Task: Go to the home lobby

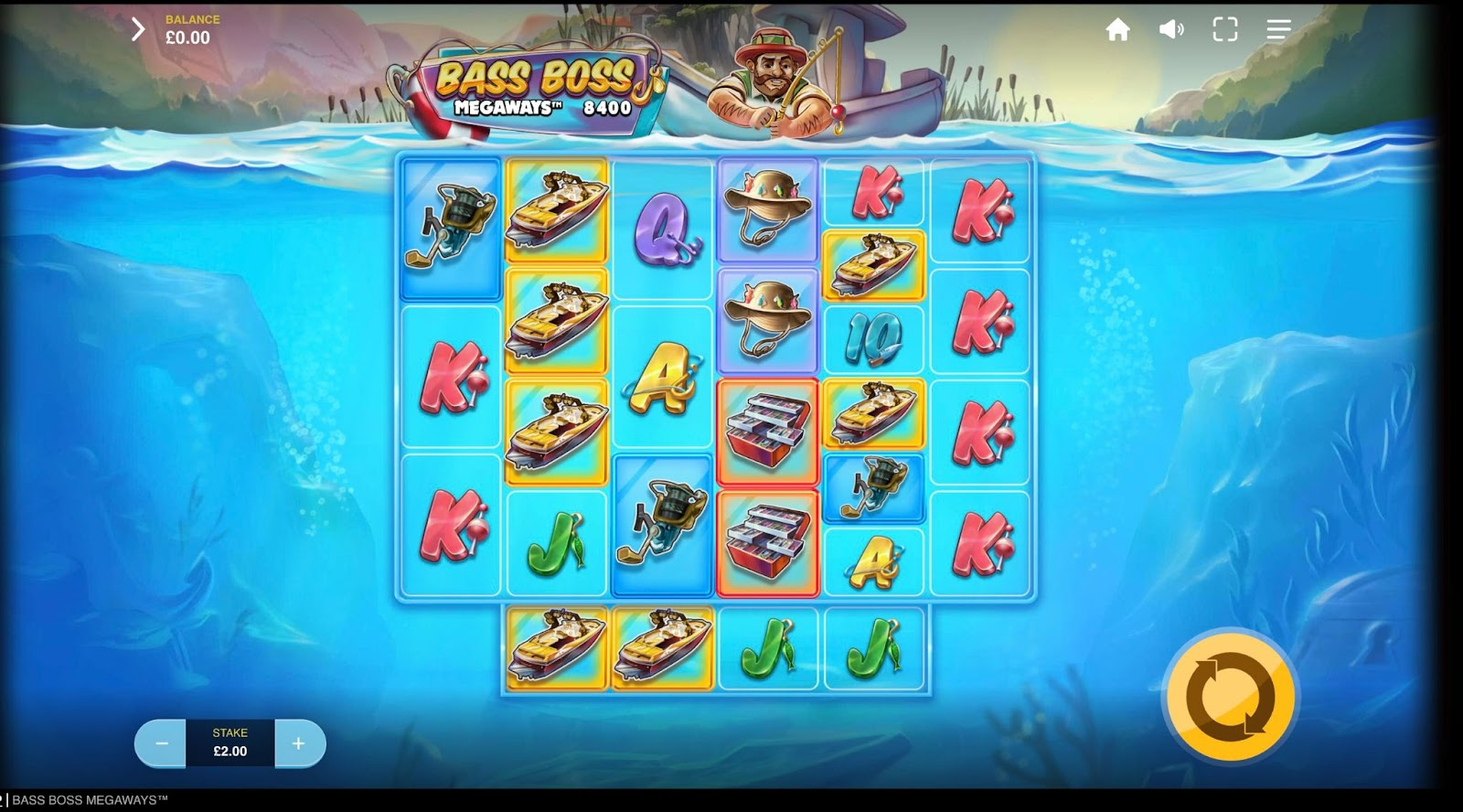Action: tap(1117, 30)
